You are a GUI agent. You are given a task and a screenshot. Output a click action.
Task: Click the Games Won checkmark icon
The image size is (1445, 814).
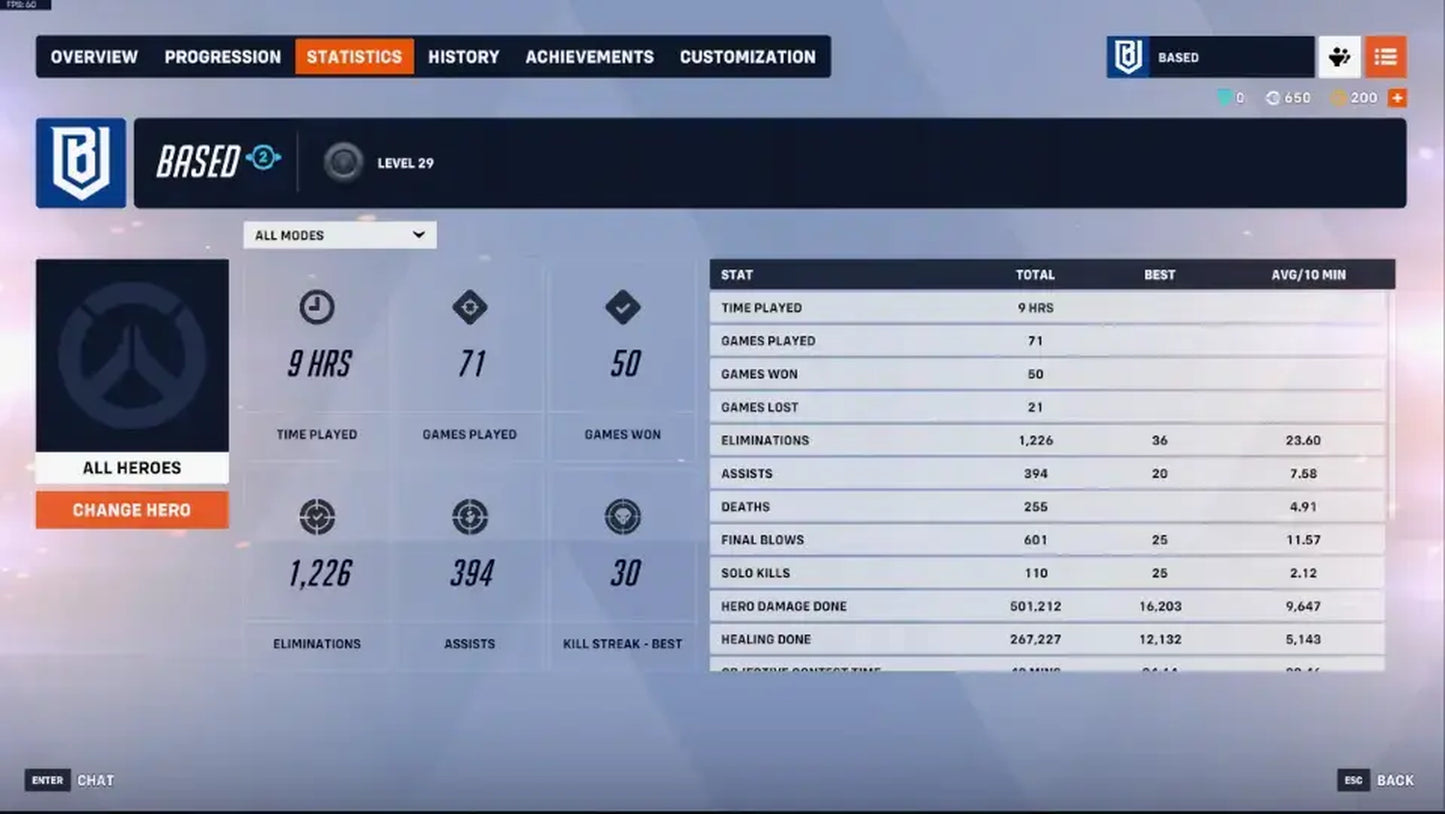[x=623, y=308]
